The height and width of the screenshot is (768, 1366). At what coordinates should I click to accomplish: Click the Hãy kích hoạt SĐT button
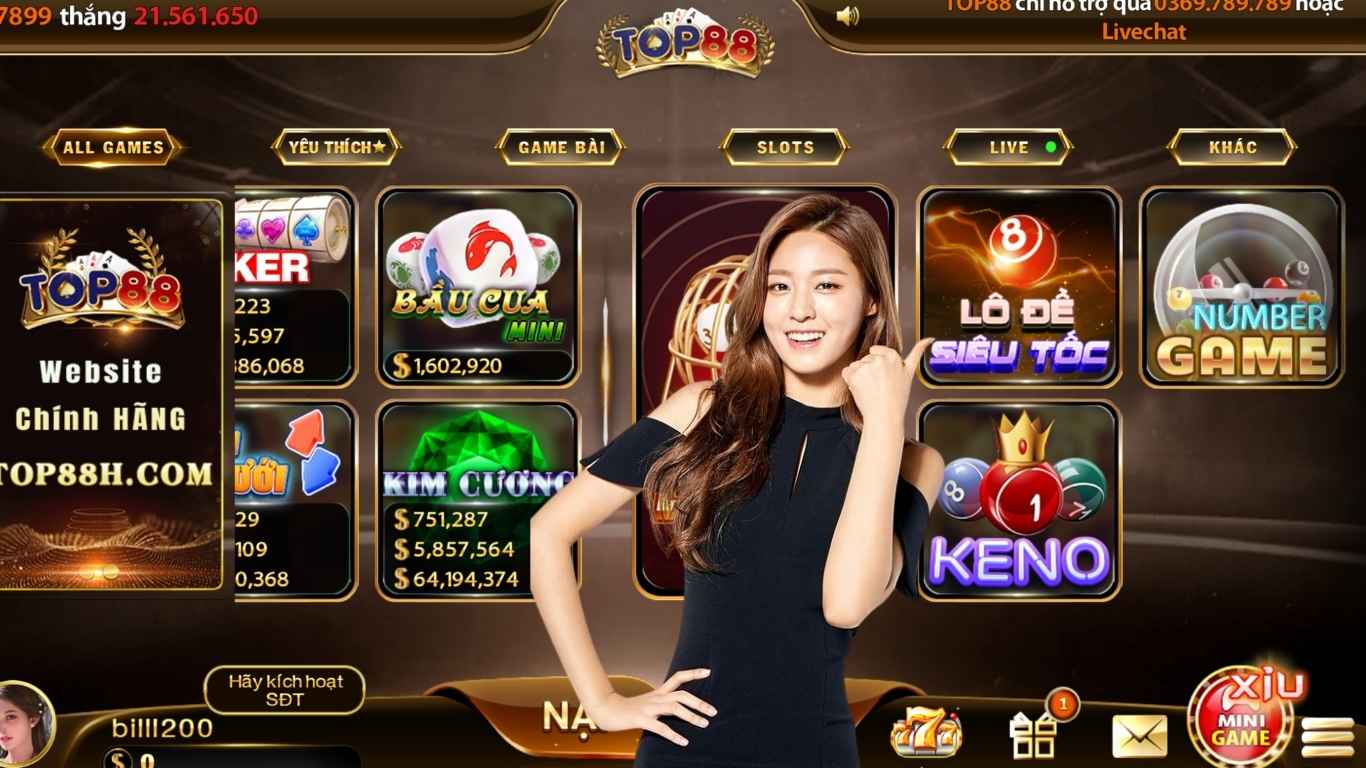pyautogui.click(x=286, y=691)
